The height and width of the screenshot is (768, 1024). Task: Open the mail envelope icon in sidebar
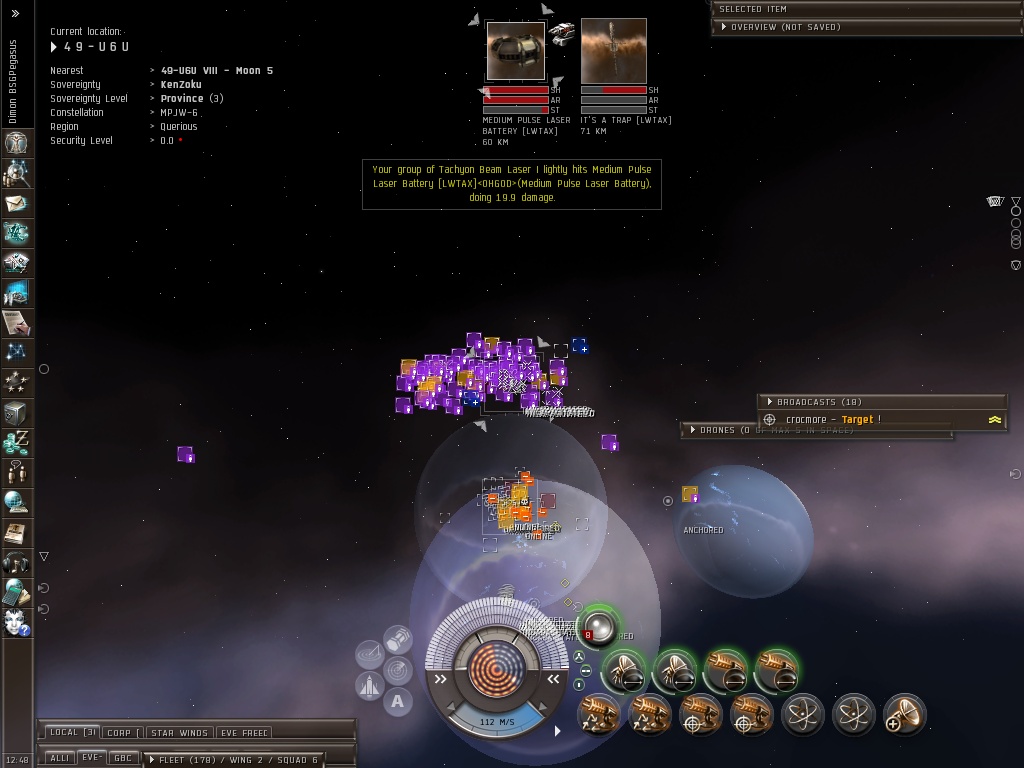coord(16,204)
